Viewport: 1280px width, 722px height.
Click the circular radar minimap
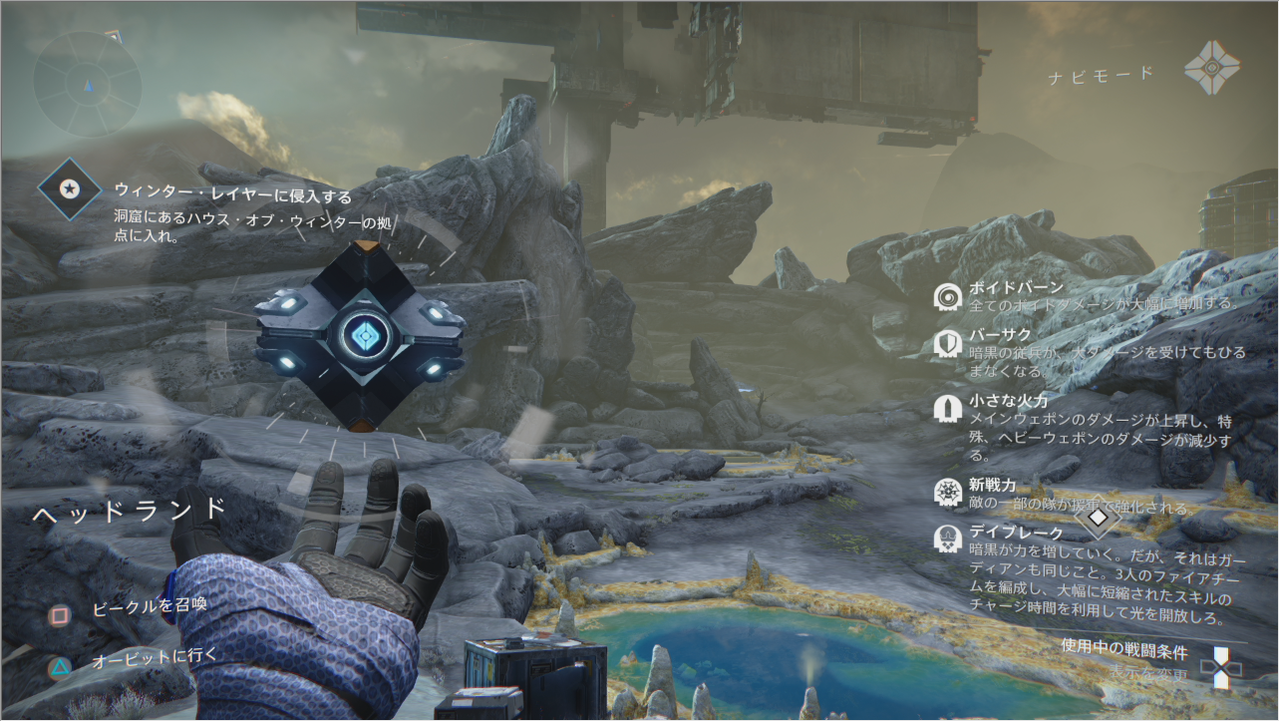(x=87, y=84)
